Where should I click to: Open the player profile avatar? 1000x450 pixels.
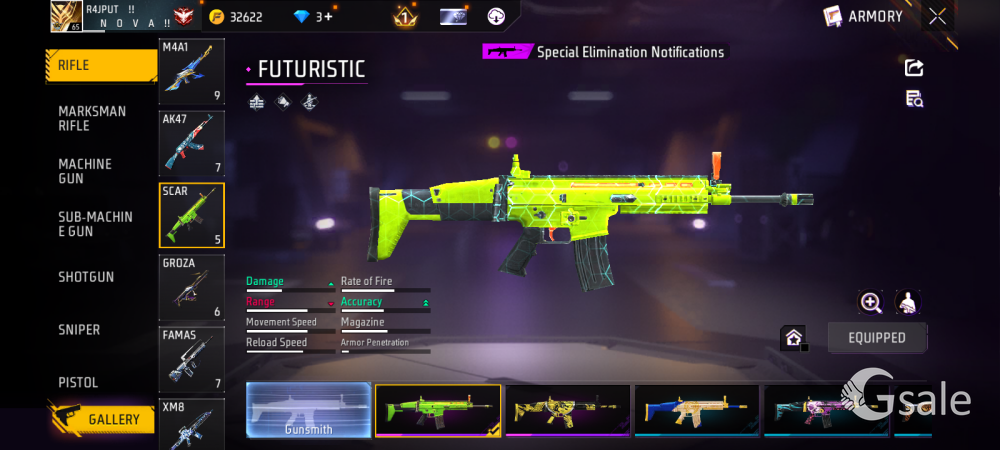pos(66,16)
